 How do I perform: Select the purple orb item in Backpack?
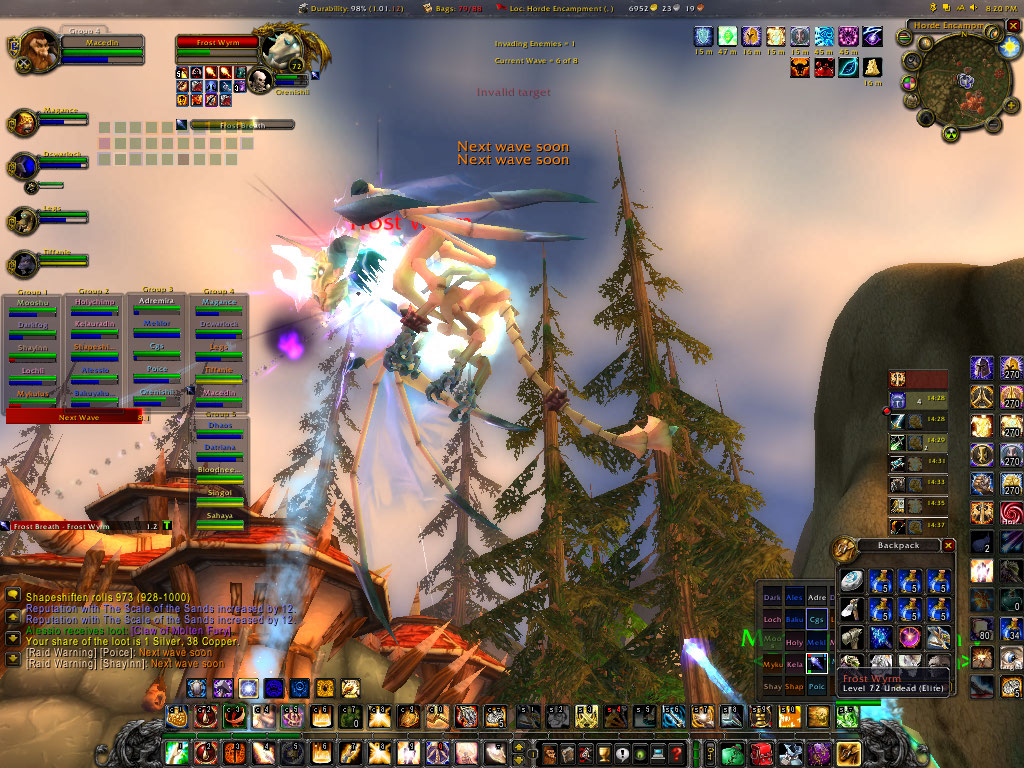910,636
